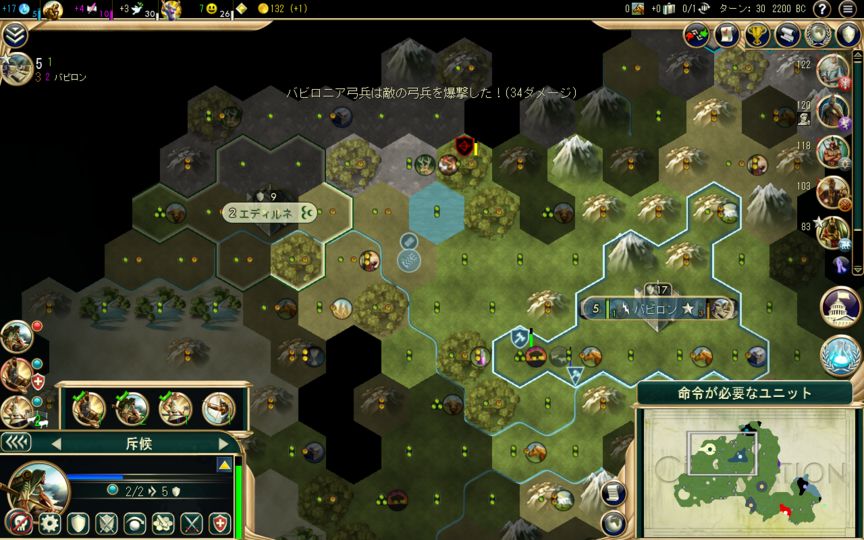Fortify until healed with the red cross button
This screenshot has height=540, width=864.
click(220, 523)
